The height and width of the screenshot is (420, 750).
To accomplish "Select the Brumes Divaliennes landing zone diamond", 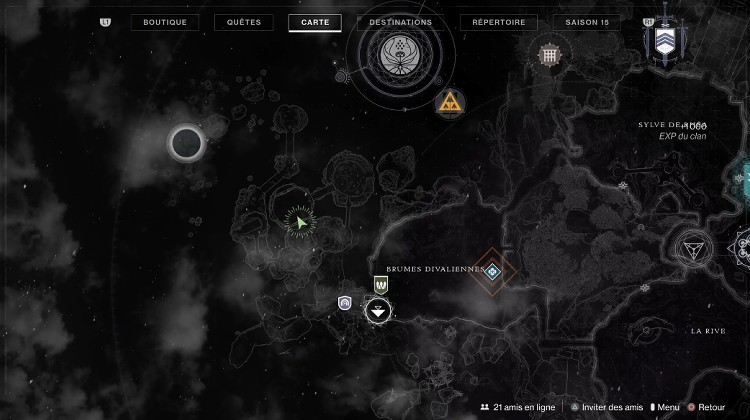I will coord(493,269).
